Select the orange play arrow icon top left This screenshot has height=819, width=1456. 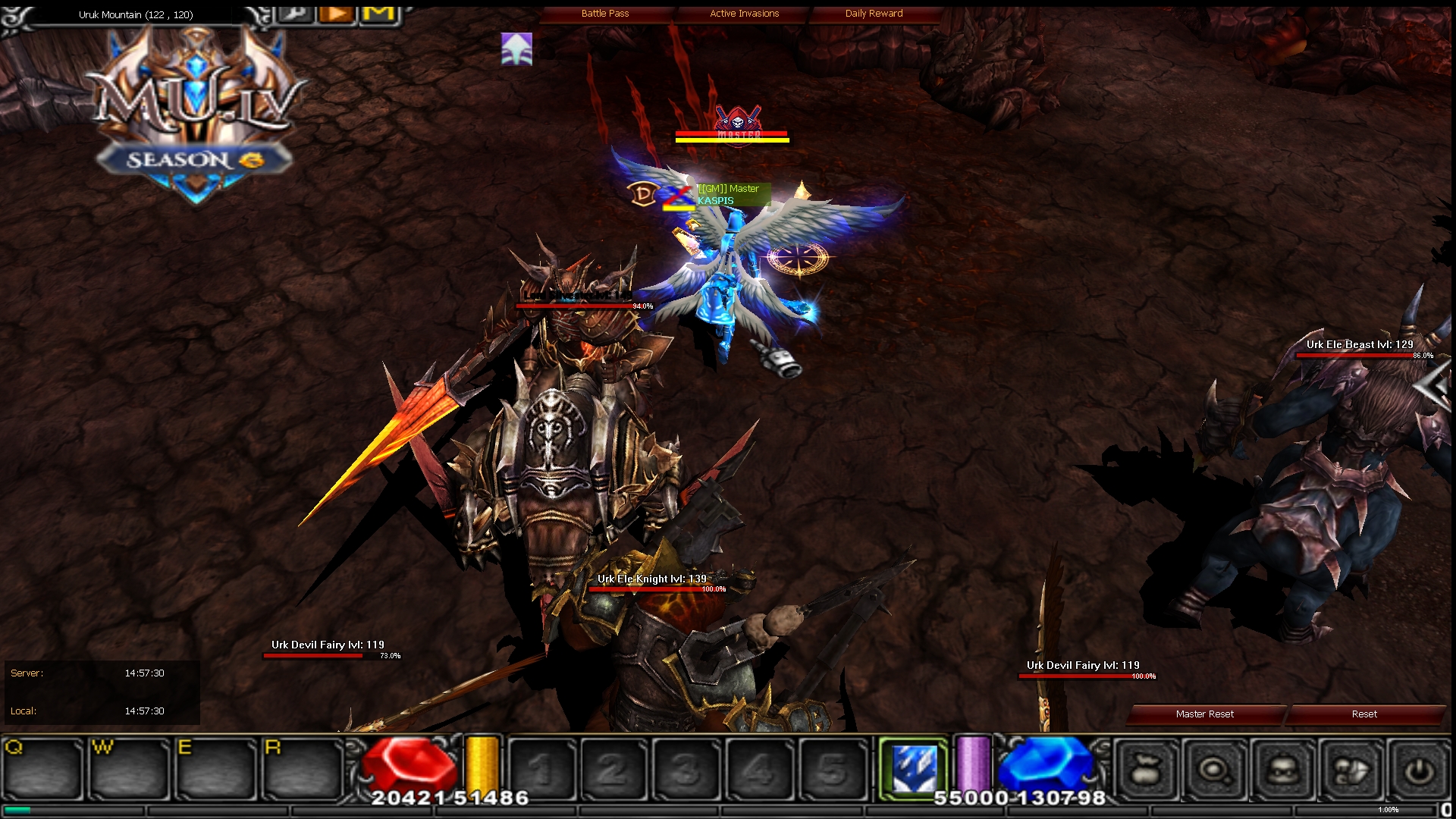click(336, 12)
